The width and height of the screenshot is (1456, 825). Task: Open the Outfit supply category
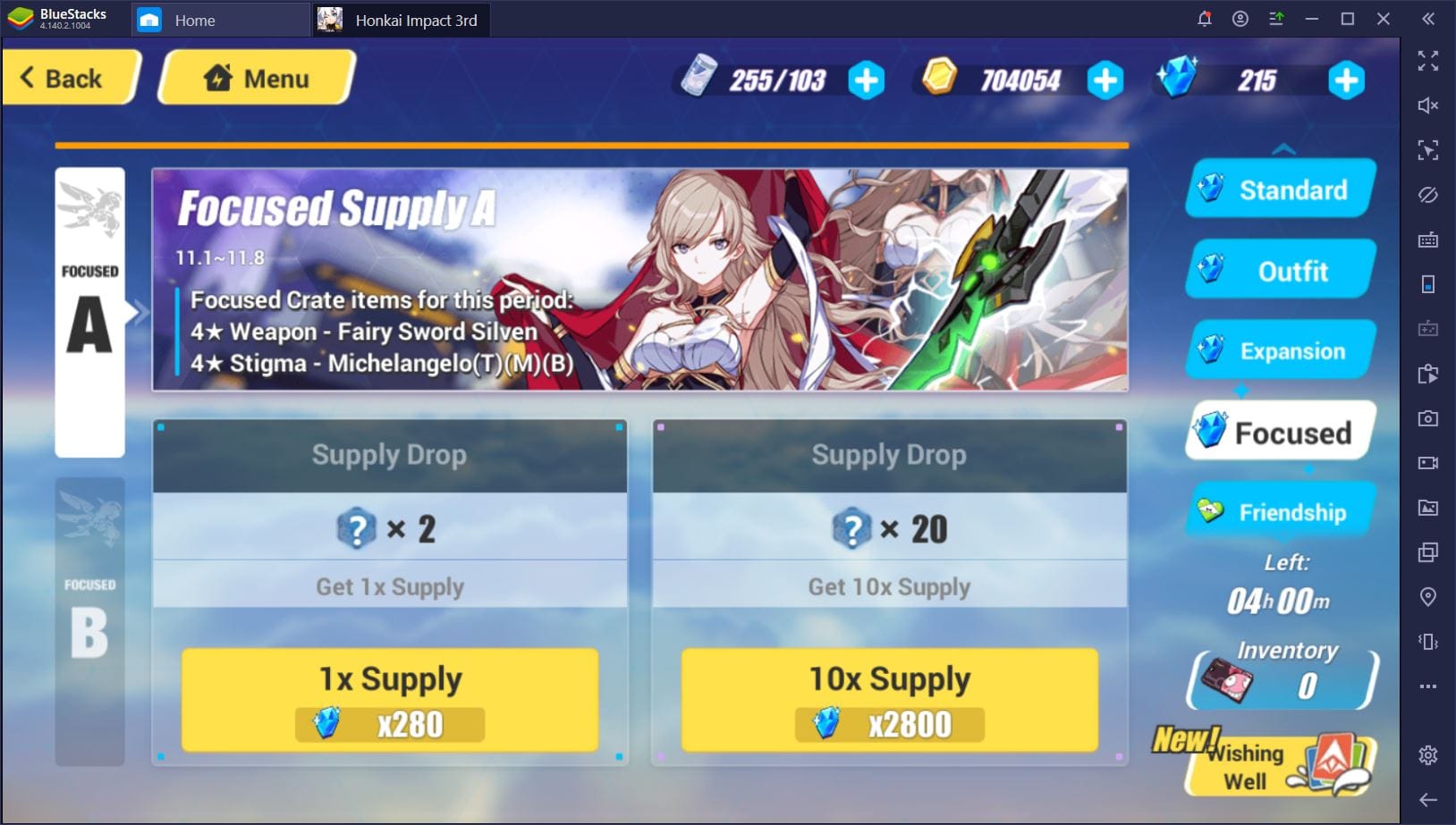click(1280, 270)
